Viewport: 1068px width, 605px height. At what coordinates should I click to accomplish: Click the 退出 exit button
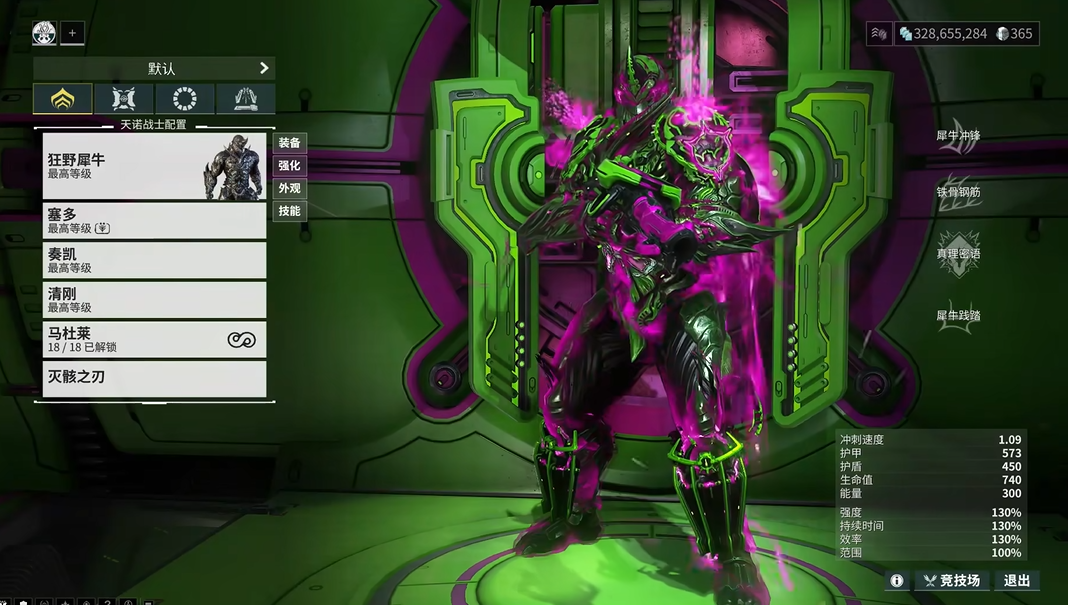click(1017, 580)
